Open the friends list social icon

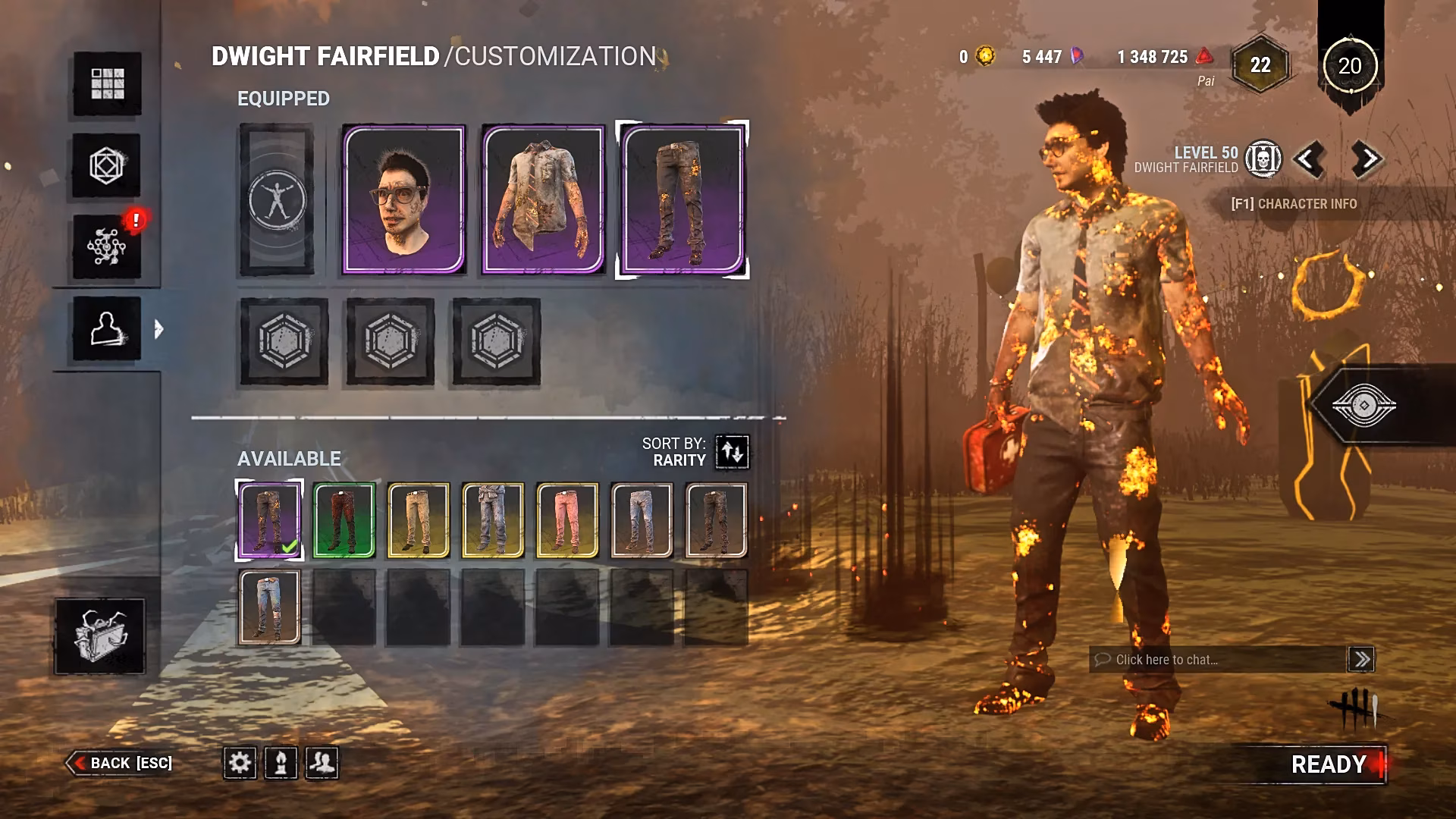pos(322,764)
